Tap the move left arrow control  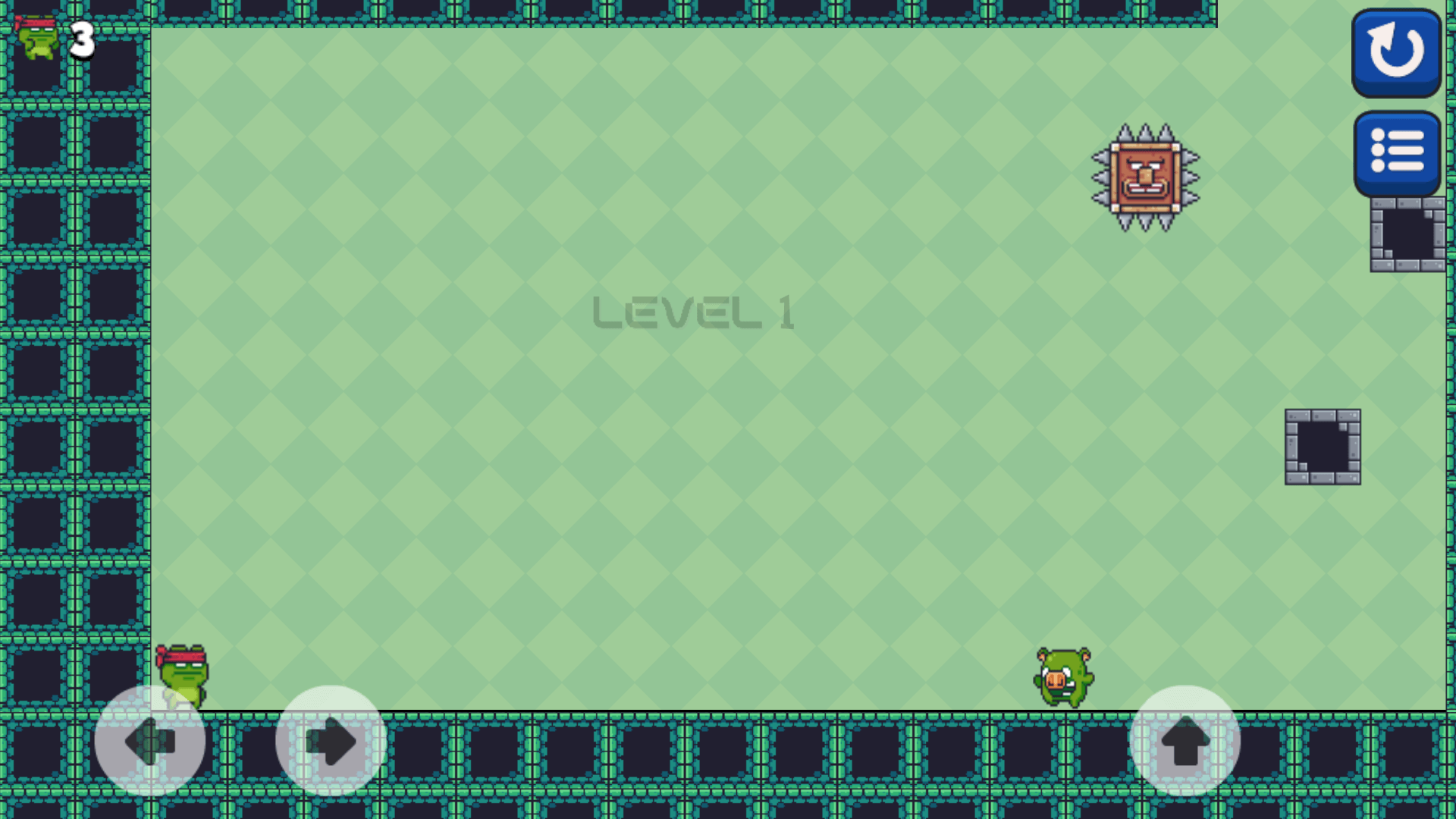pos(150,740)
